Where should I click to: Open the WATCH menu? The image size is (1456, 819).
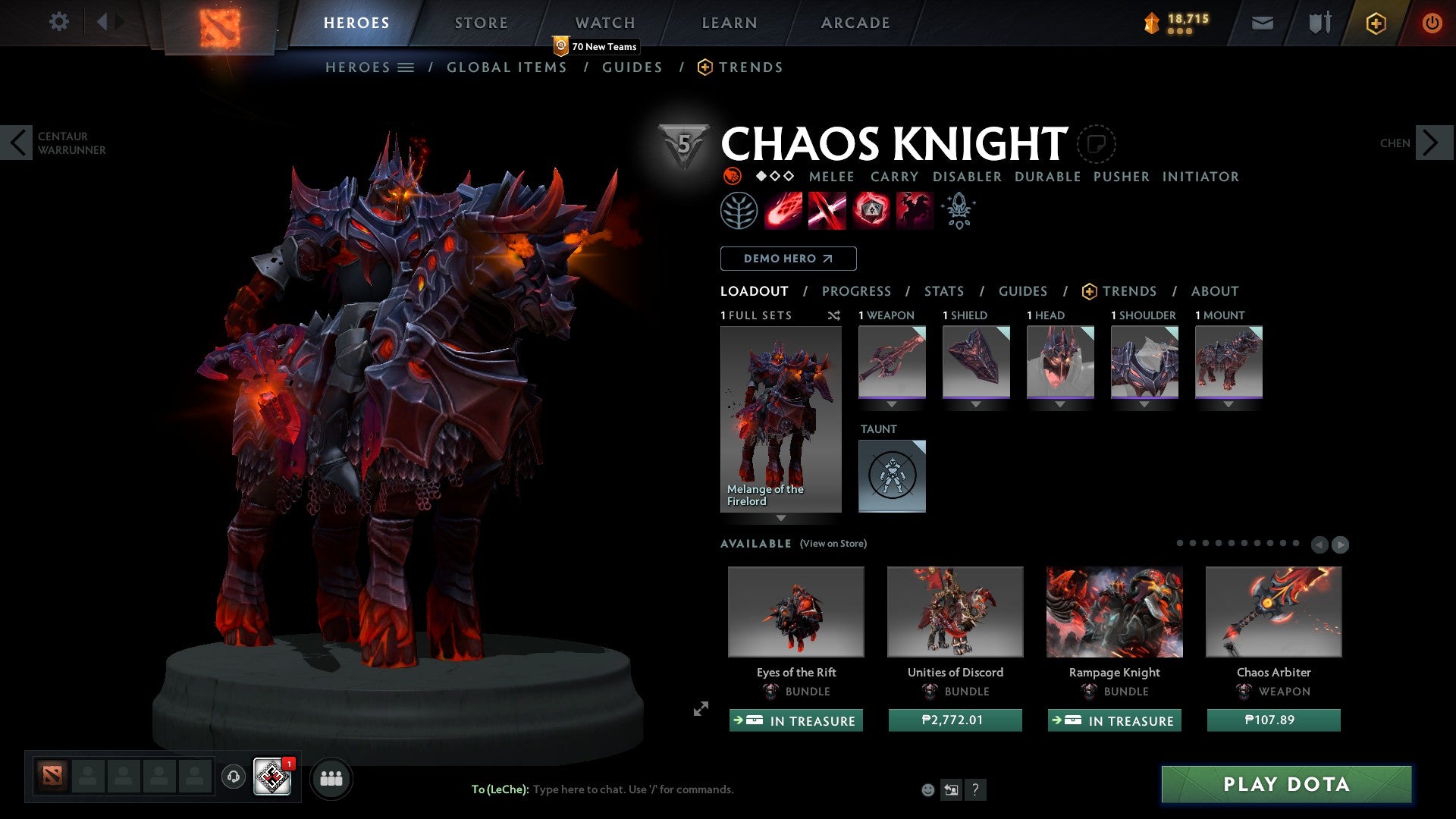click(604, 22)
